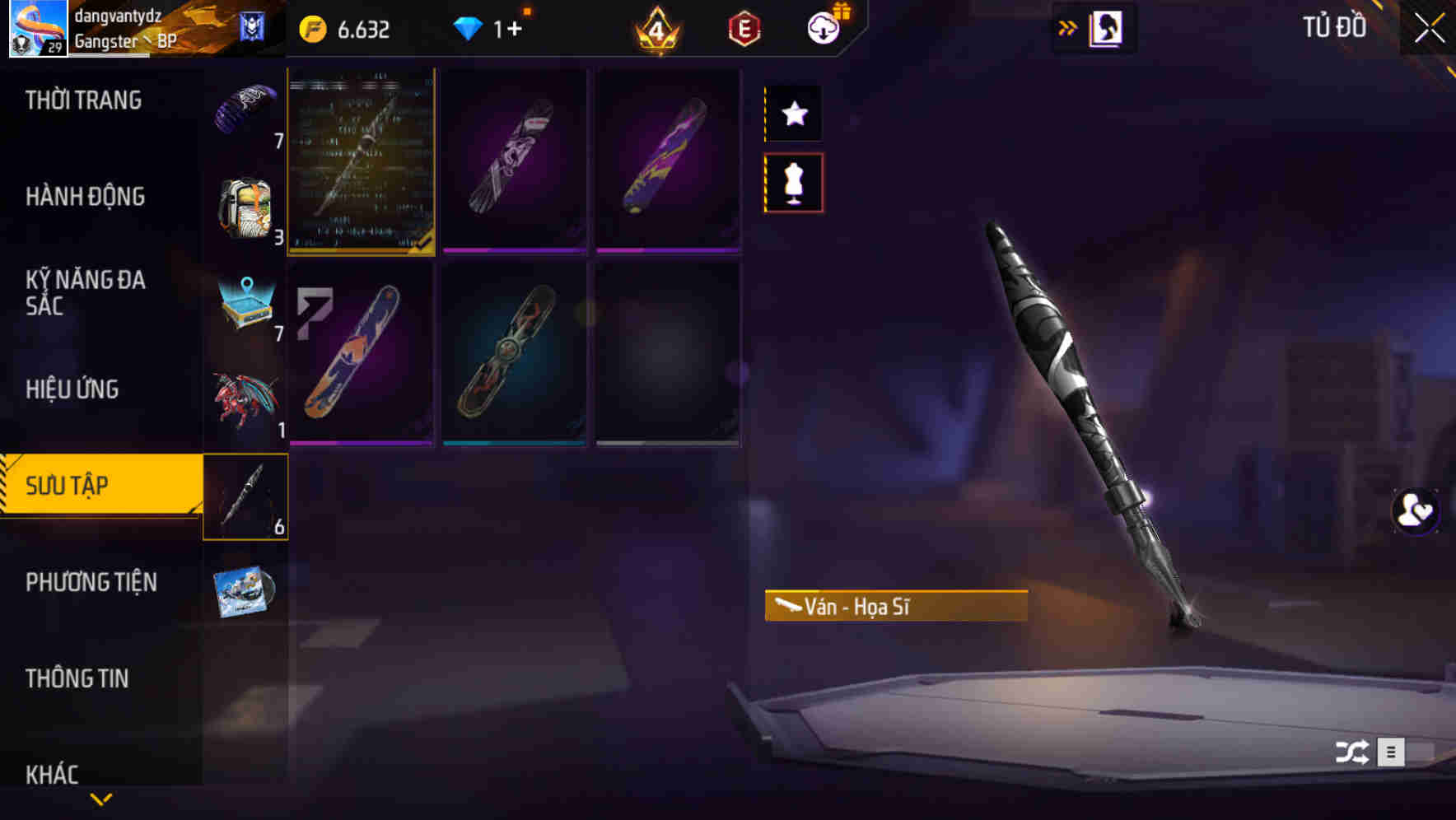Open the PHƯƠNG TIỆN tab

(x=91, y=582)
